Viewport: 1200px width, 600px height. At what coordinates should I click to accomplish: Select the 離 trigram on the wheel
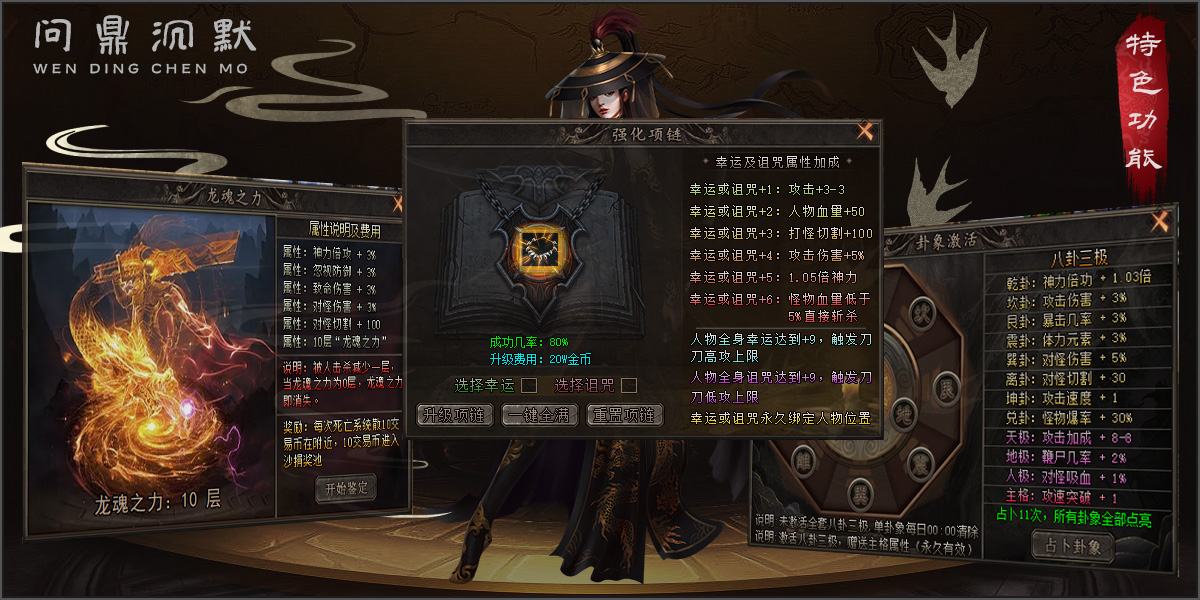click(802, 462)
